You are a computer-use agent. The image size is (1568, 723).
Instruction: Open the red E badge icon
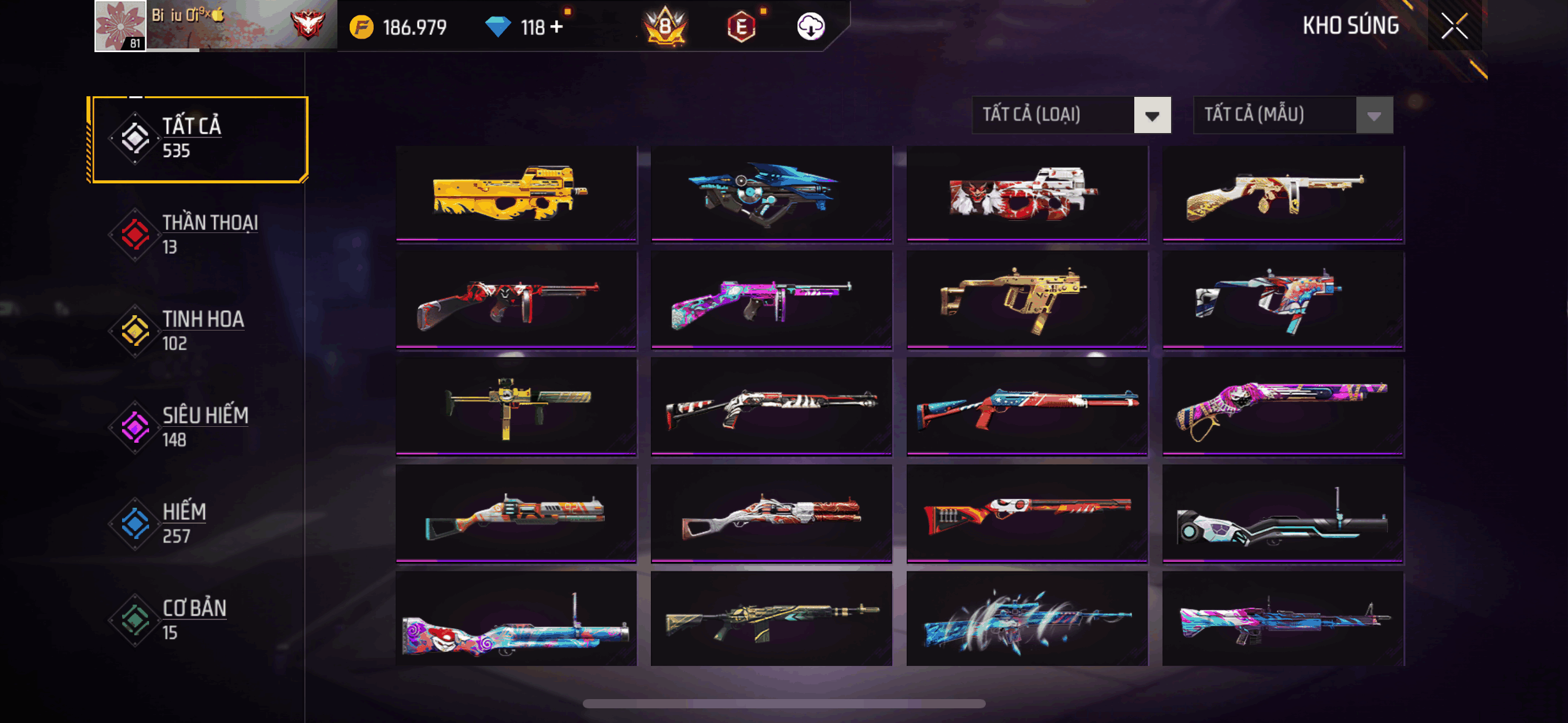741,27
